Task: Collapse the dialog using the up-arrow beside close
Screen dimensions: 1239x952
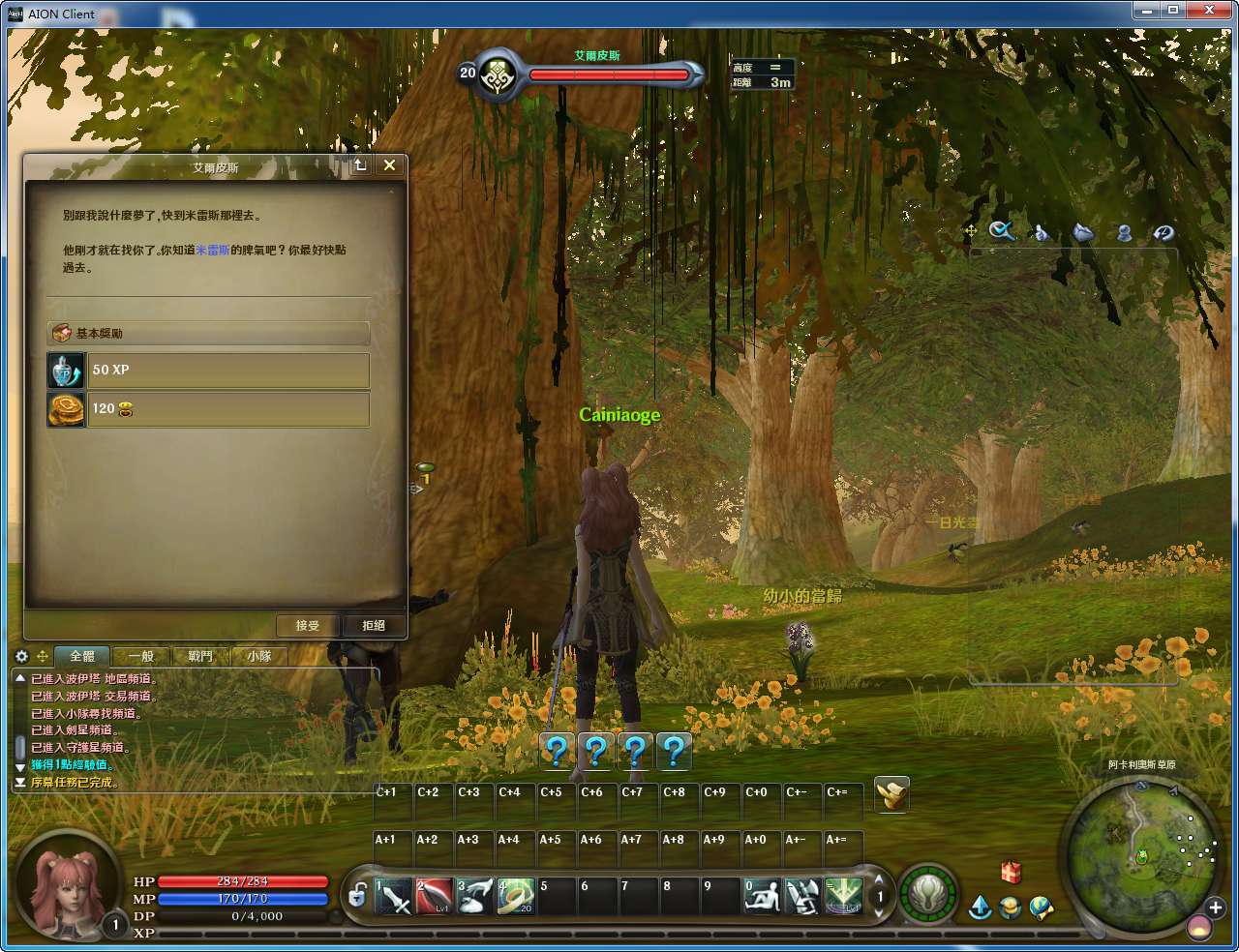Action: [359, 164]
